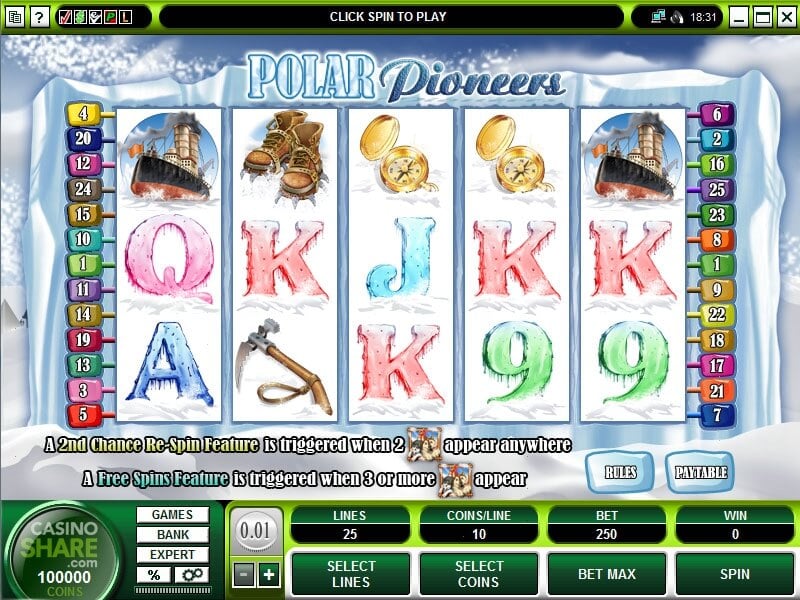
Task: Click the percent statistics button
Action: click(x=154, y=575)
